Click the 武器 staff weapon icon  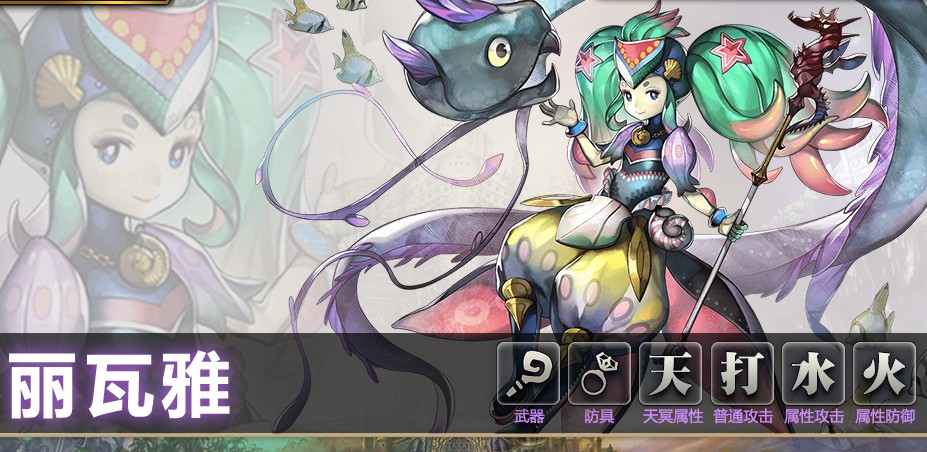coord(528,374)
